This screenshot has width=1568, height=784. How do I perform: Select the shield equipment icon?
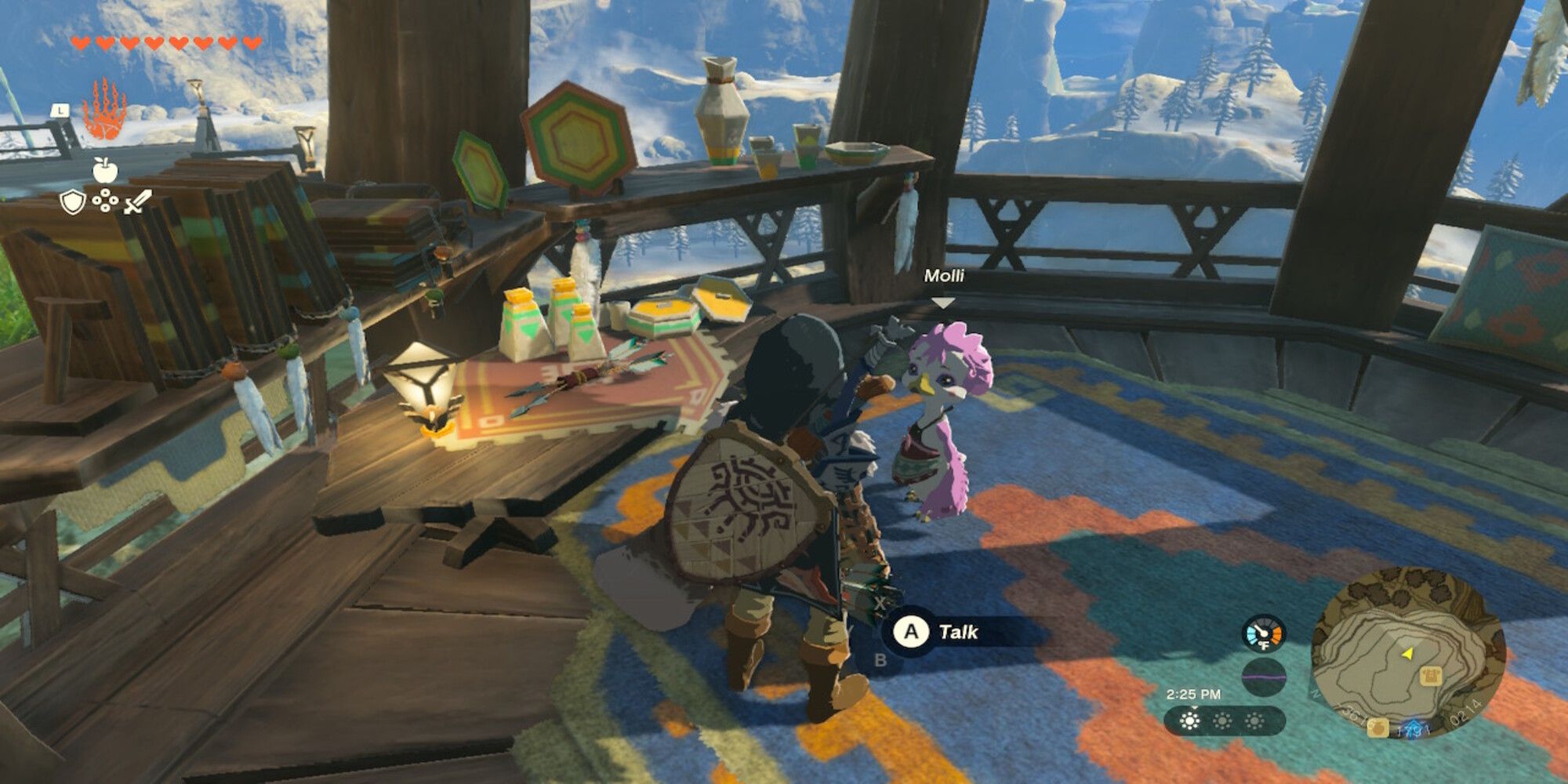[x=73, y=201]
